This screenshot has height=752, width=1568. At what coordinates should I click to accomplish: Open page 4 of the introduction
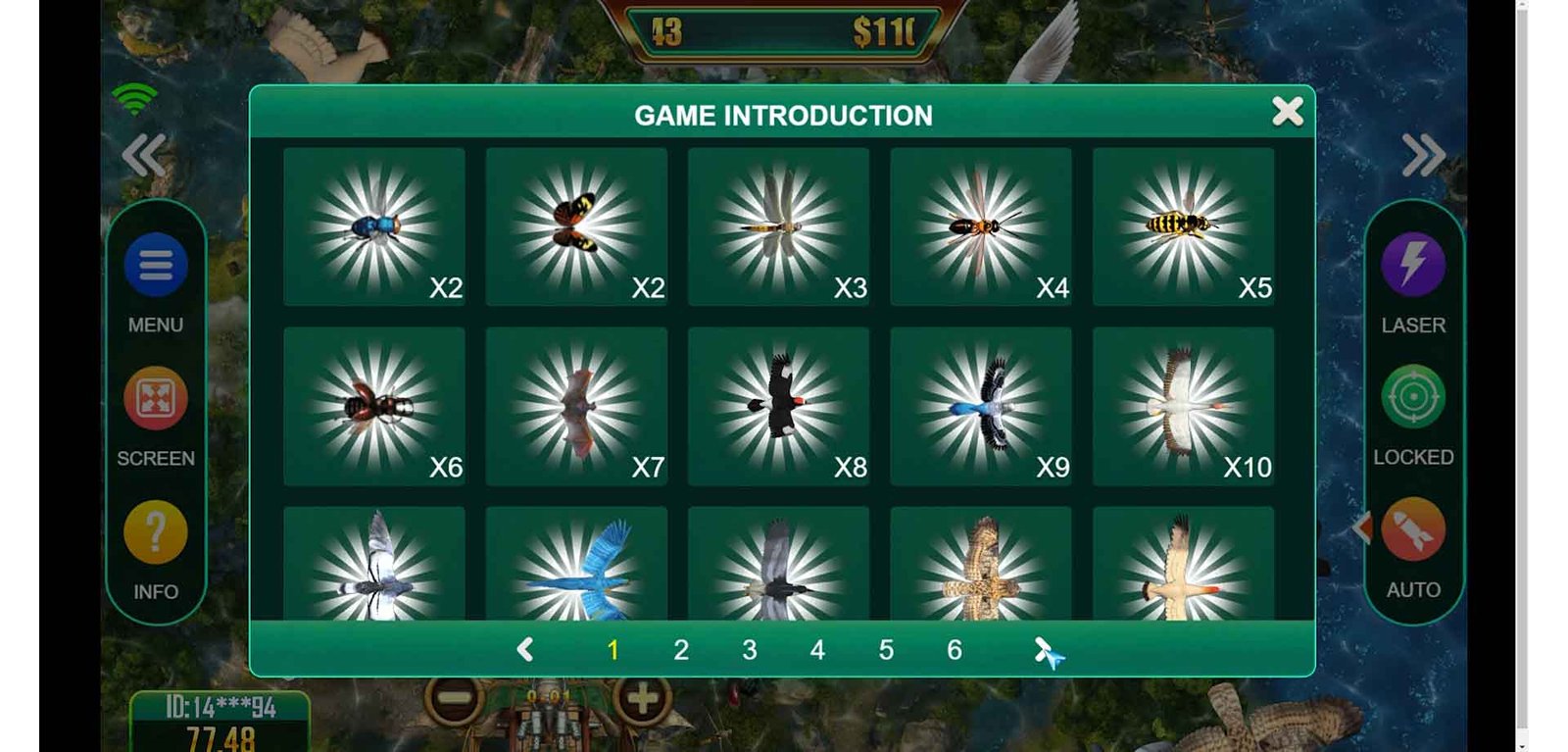click(817, 649)
